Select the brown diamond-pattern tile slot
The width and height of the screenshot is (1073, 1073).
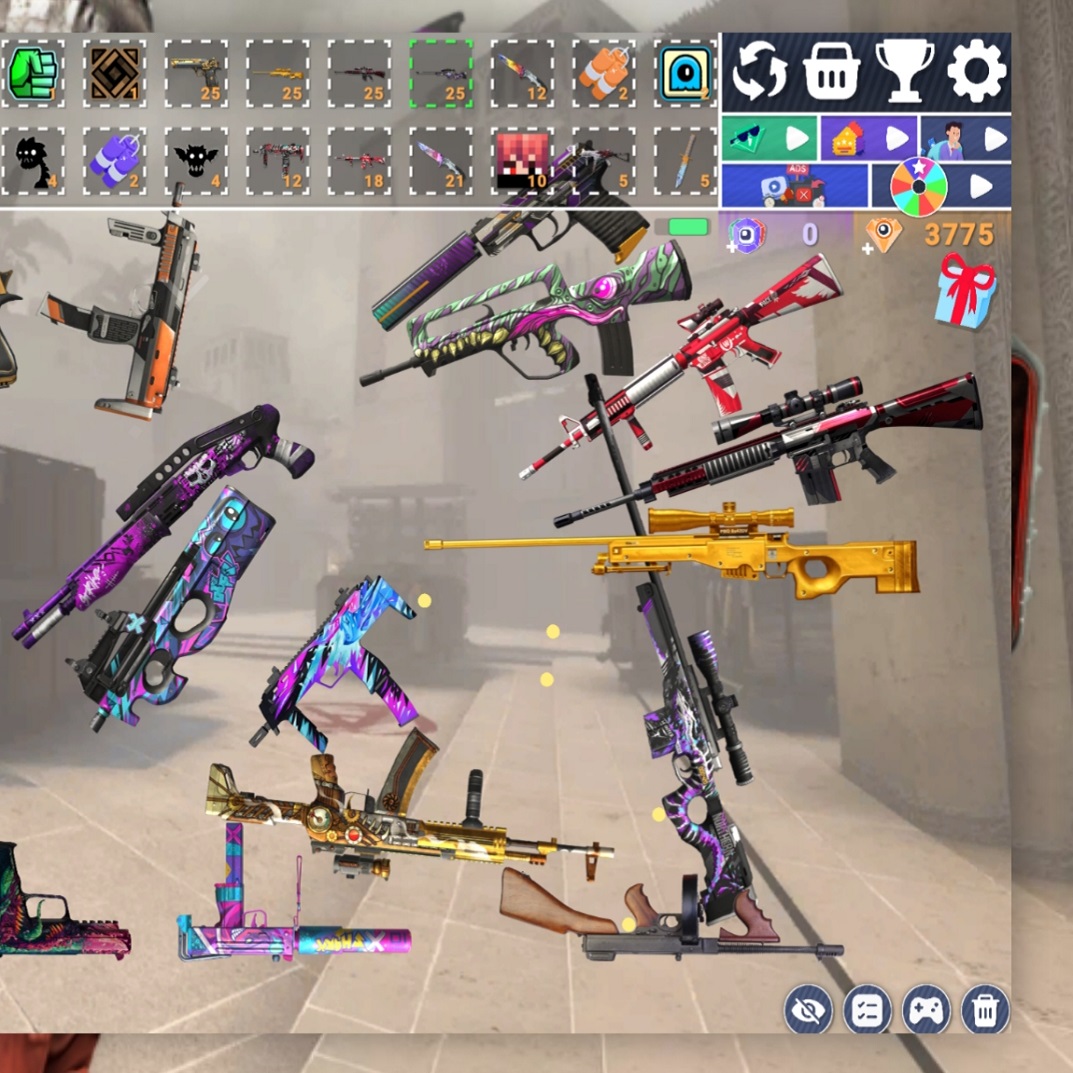pyautogui.click(x=114, y=73)
